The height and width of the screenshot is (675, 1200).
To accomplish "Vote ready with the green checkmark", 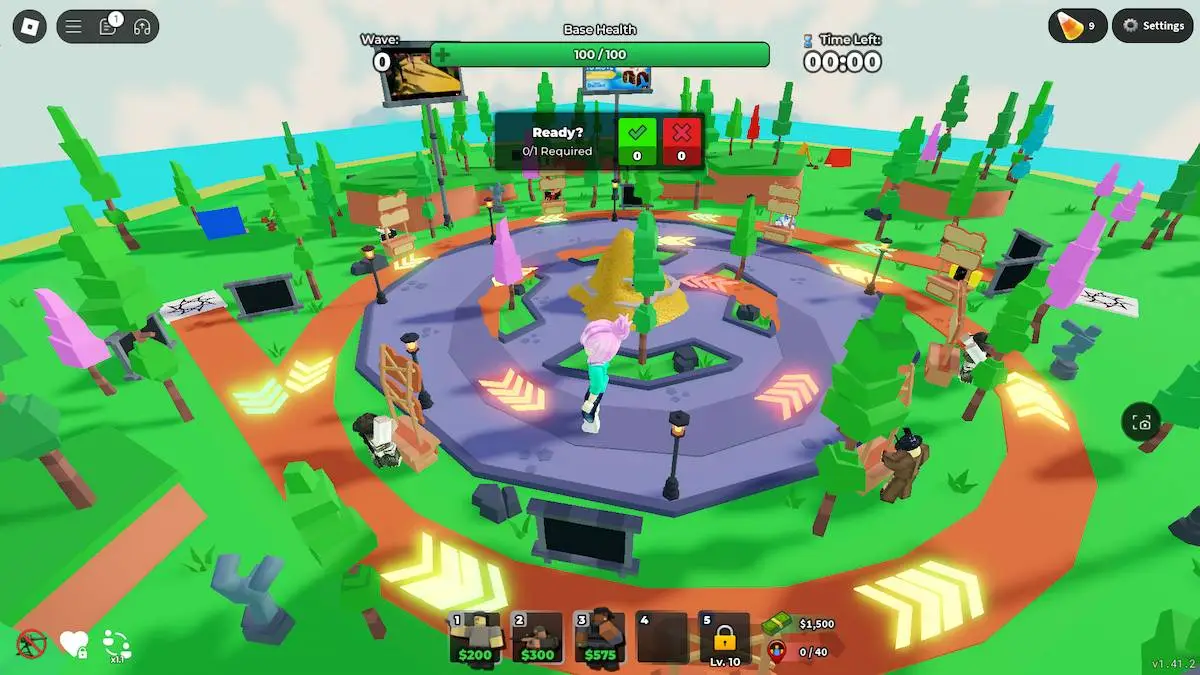I will click(x=636, y=138).
